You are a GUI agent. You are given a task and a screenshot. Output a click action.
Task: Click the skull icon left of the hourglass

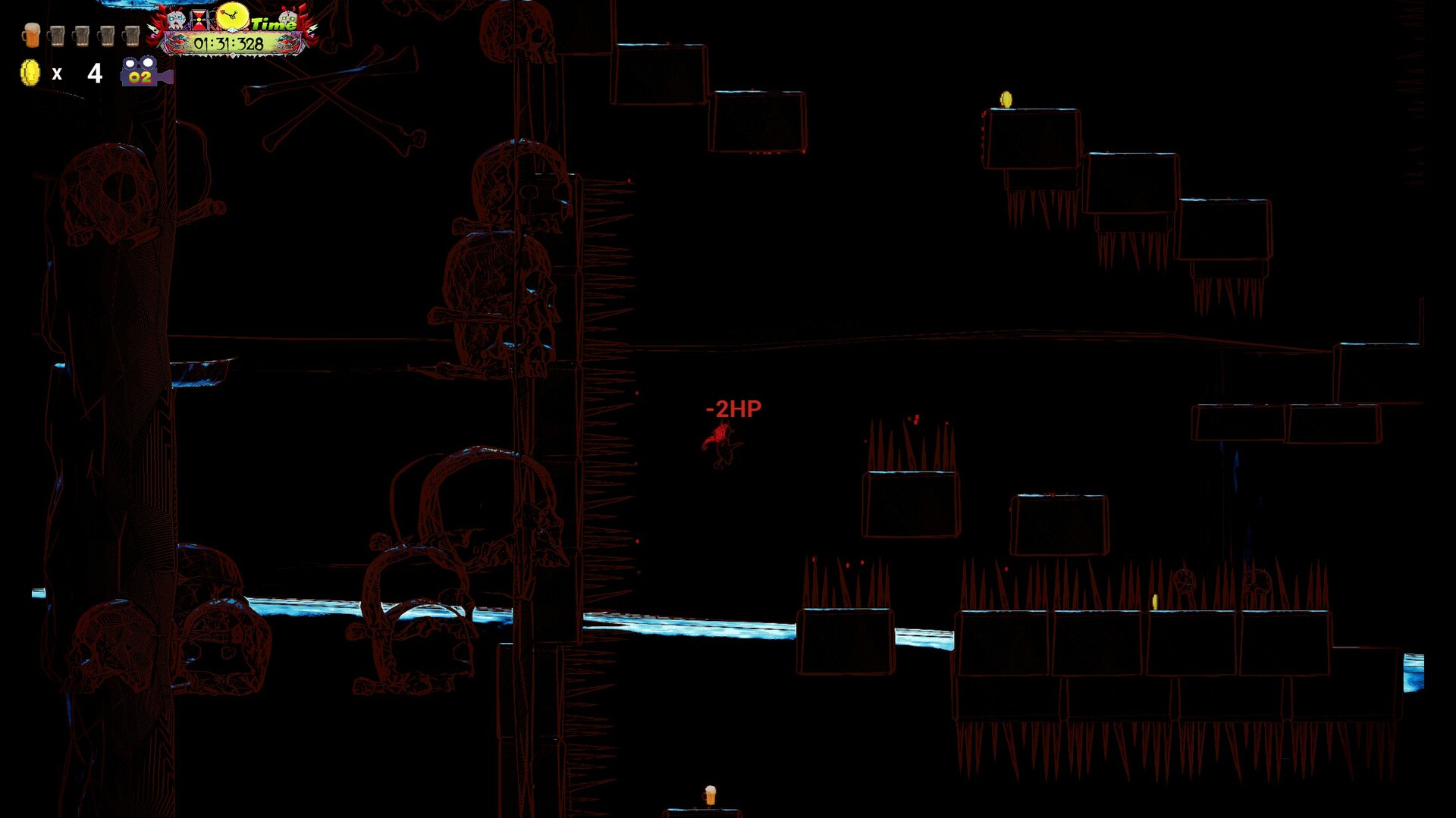click(x=177, y=19)
